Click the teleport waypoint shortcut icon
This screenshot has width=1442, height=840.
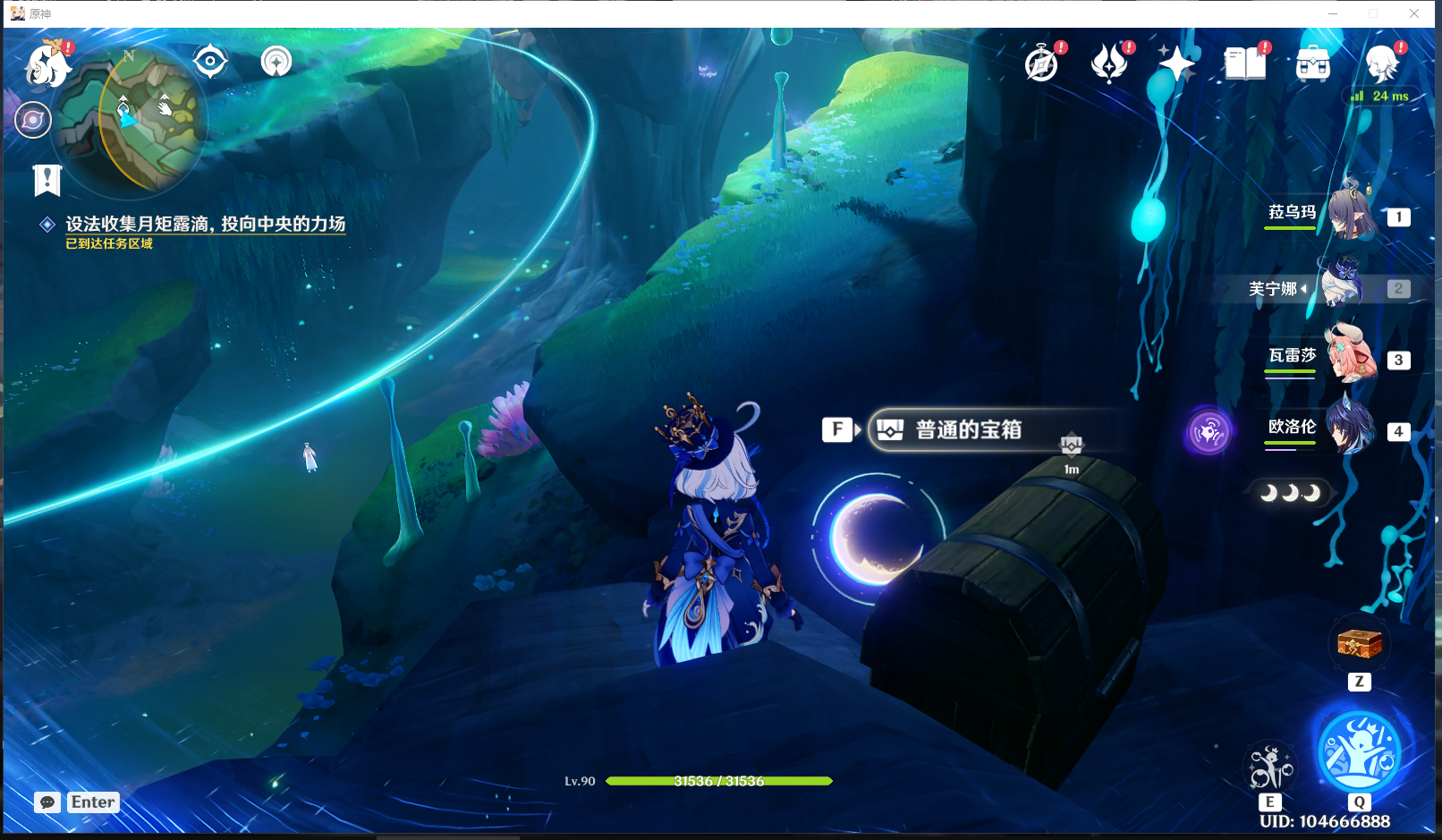click(276, 62)
